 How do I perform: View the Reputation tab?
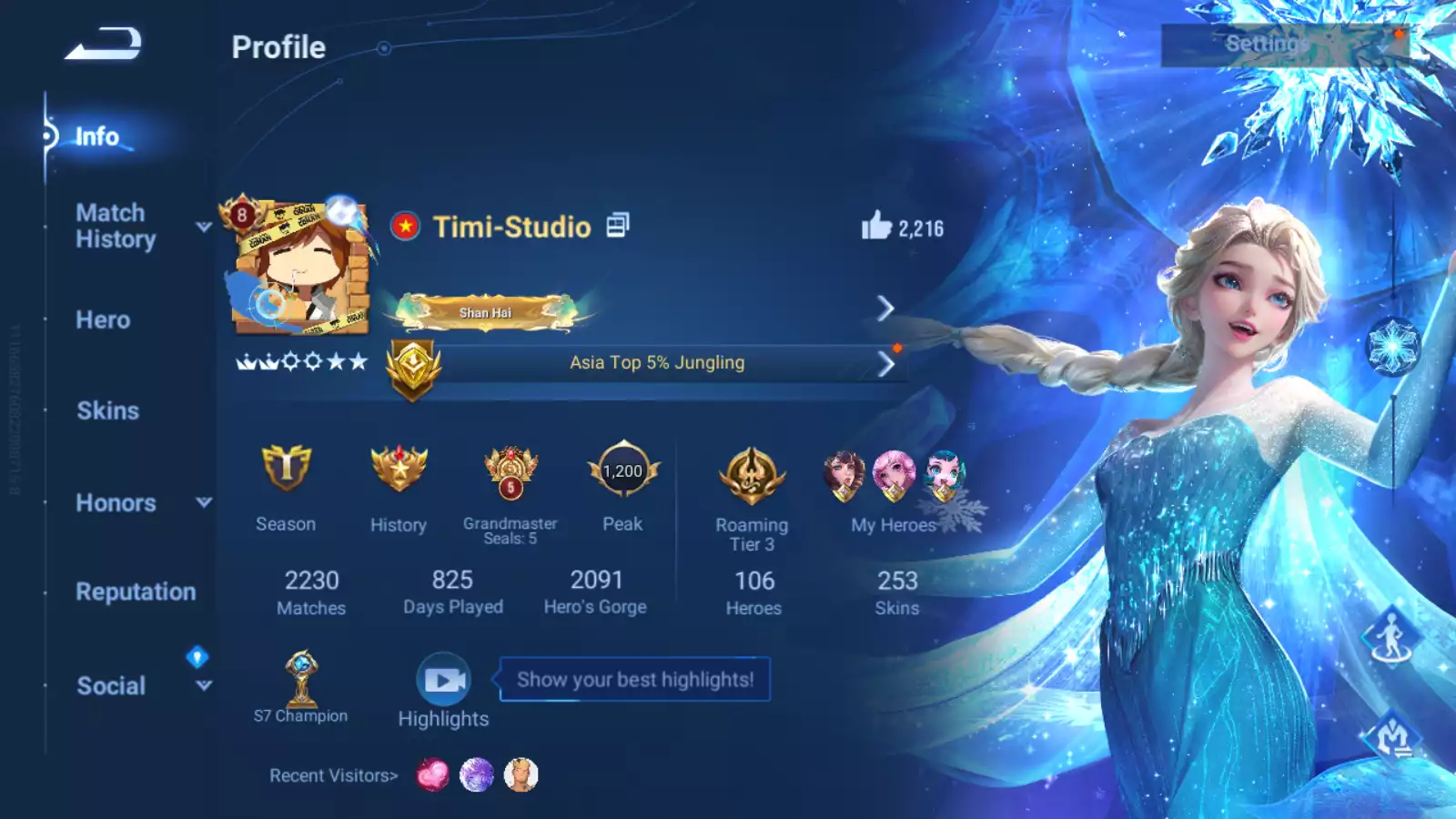click(136, 591)
